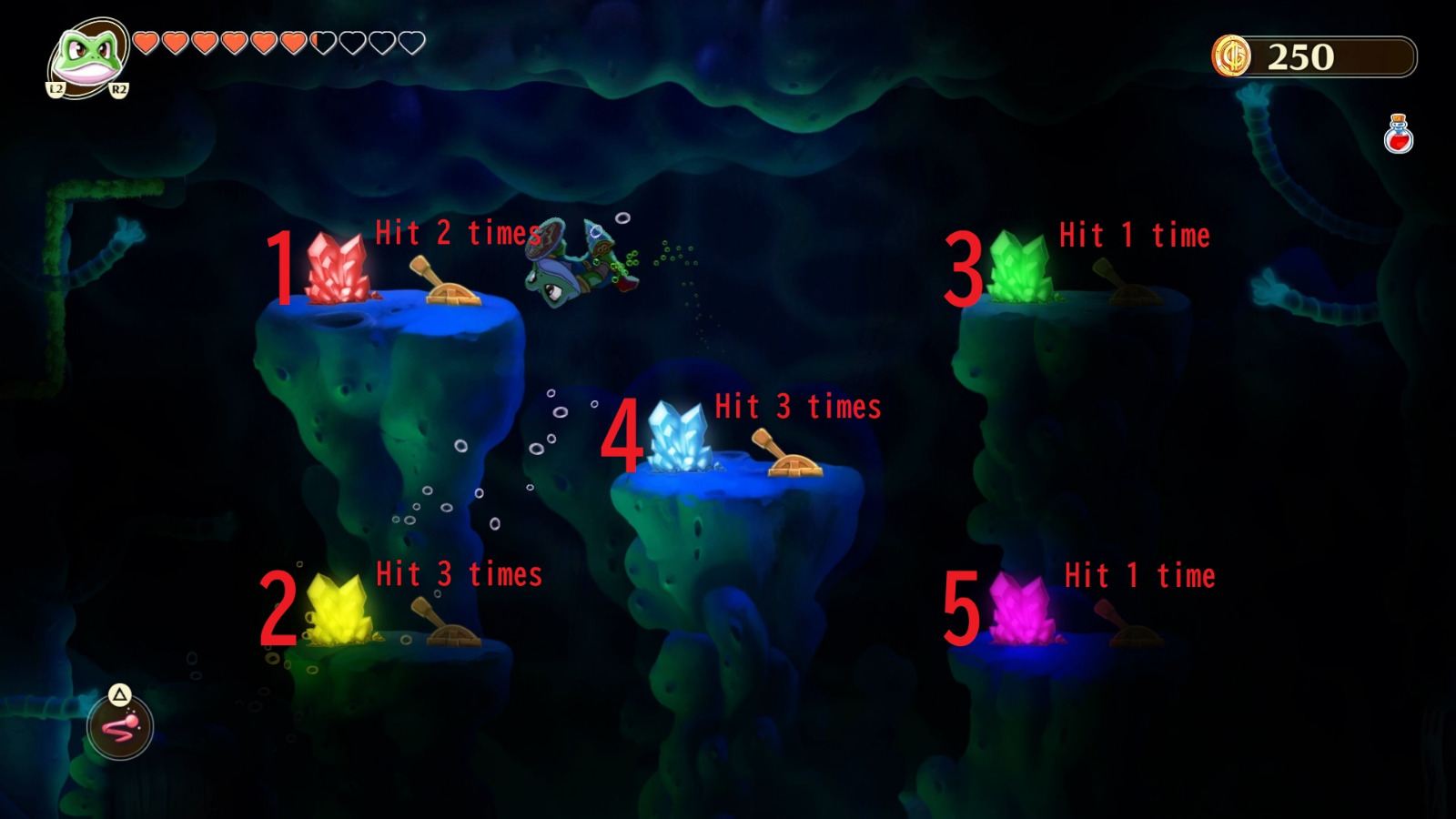The image size is (1456, 819).
Task: Click the half-filled heart in the health bar
Action: point(320,41)
